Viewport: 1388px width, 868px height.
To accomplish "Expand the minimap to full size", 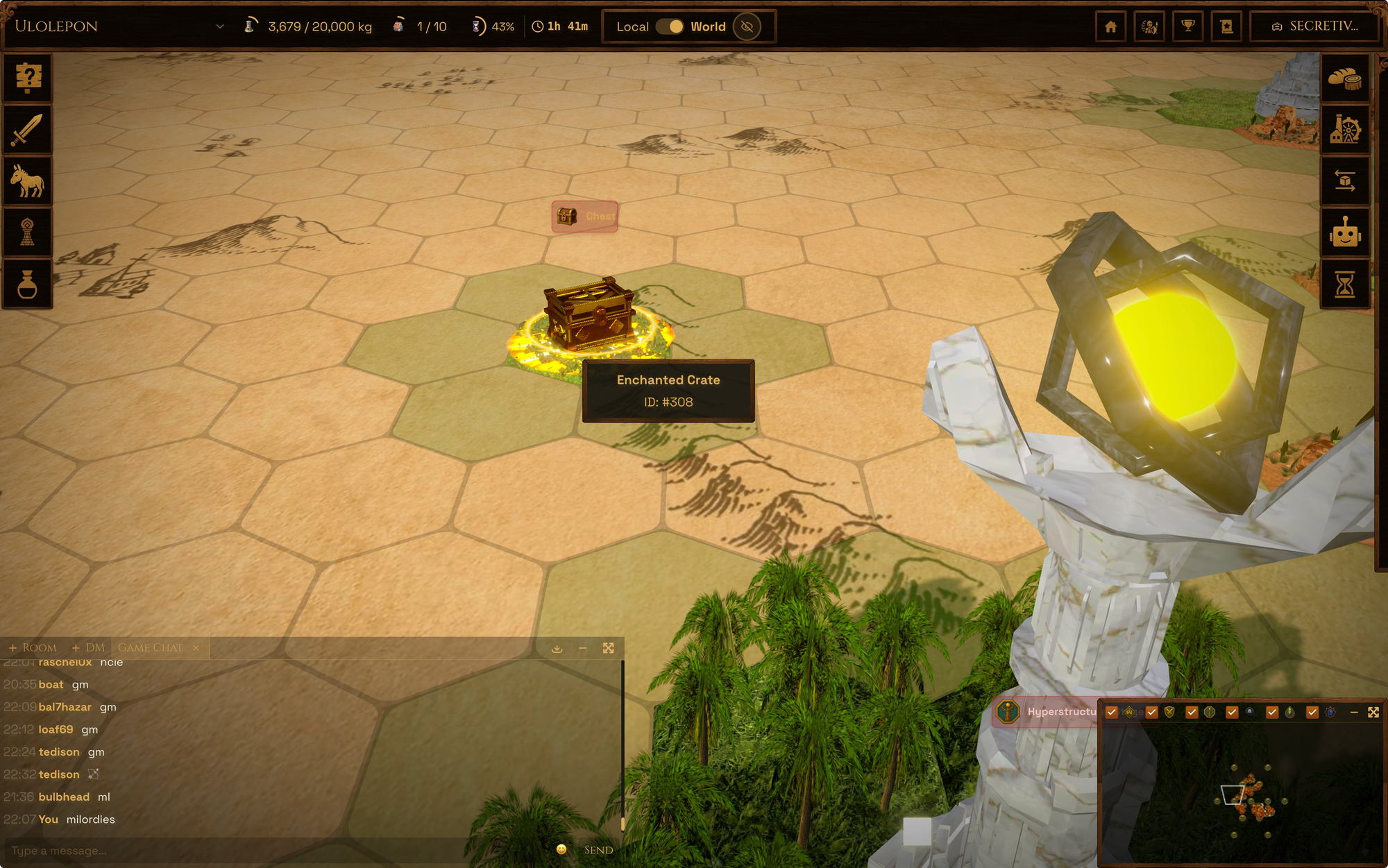I will click(x=1373, y=713).
